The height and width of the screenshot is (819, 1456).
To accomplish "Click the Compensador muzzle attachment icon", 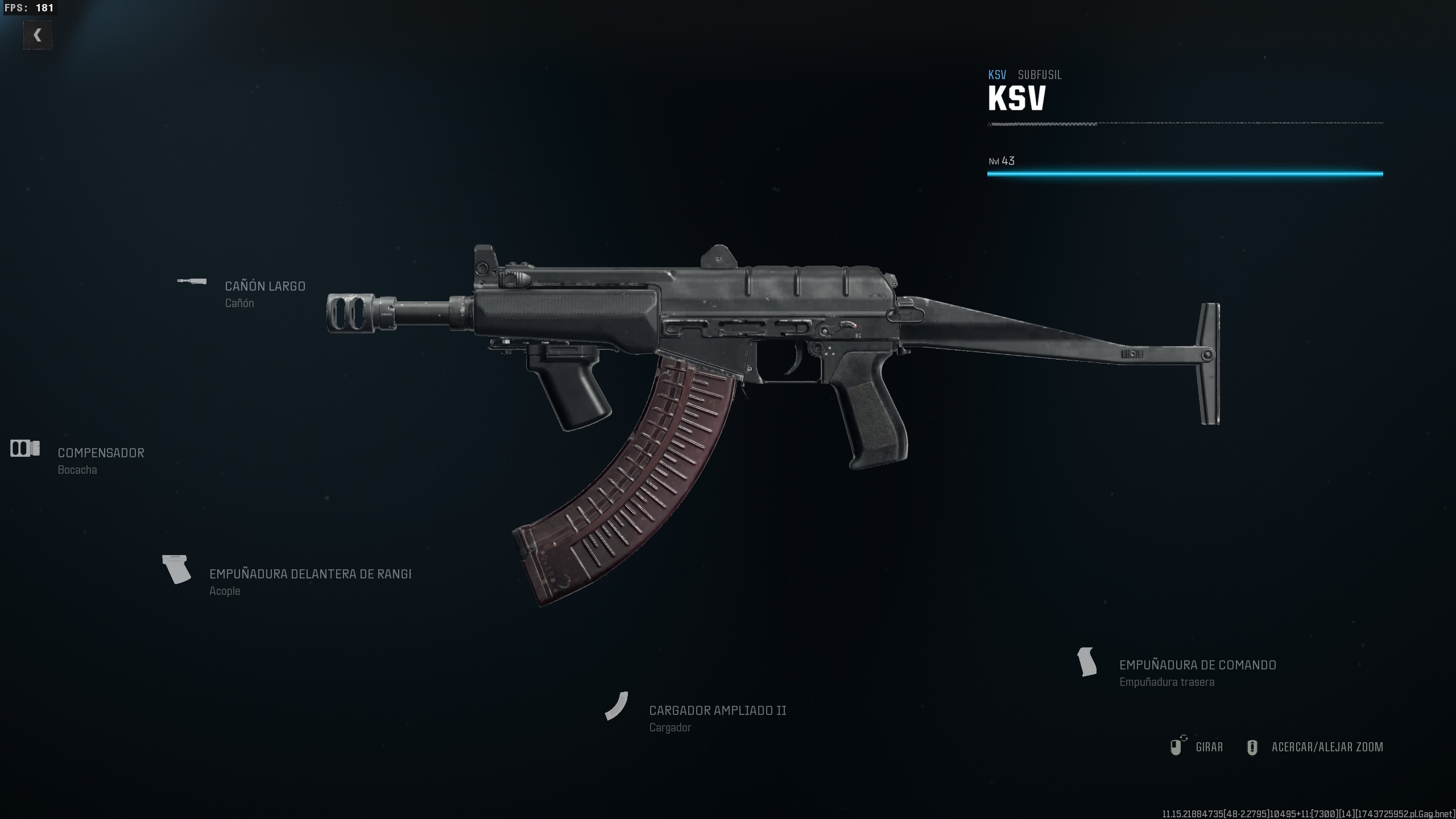I will [24, 449].
